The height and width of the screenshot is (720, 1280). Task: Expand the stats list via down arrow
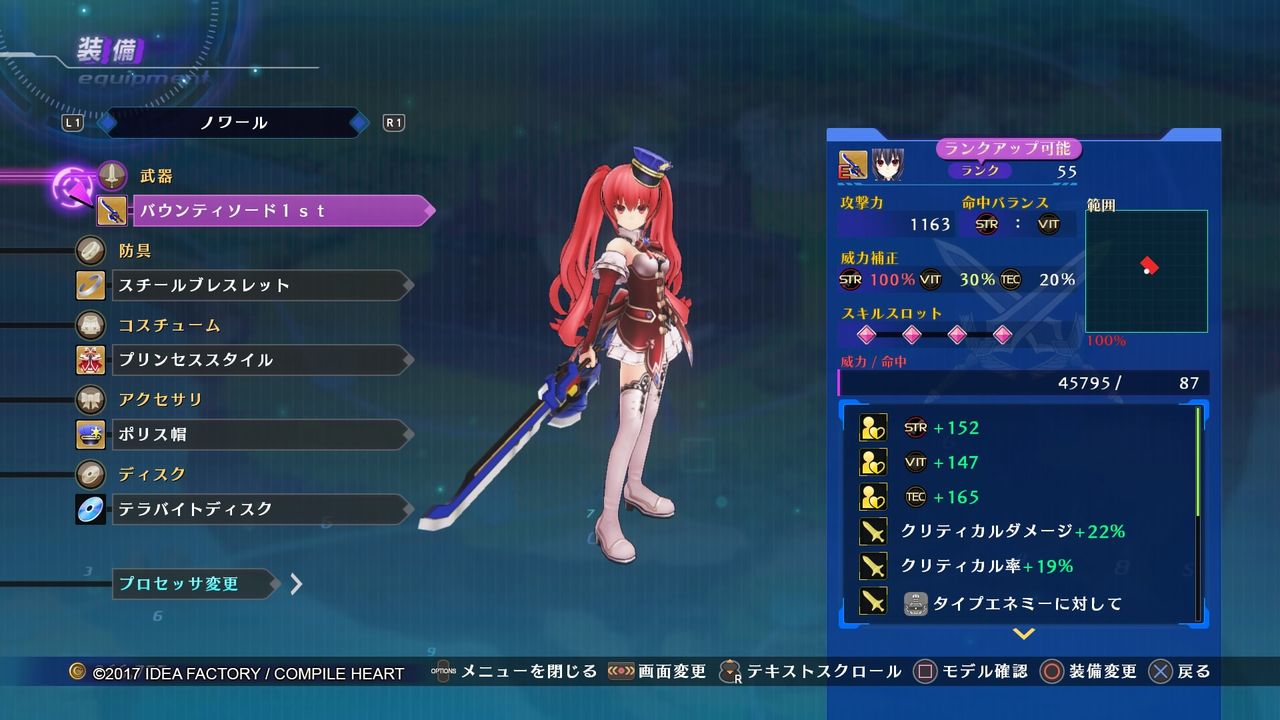pos(1023,633)
